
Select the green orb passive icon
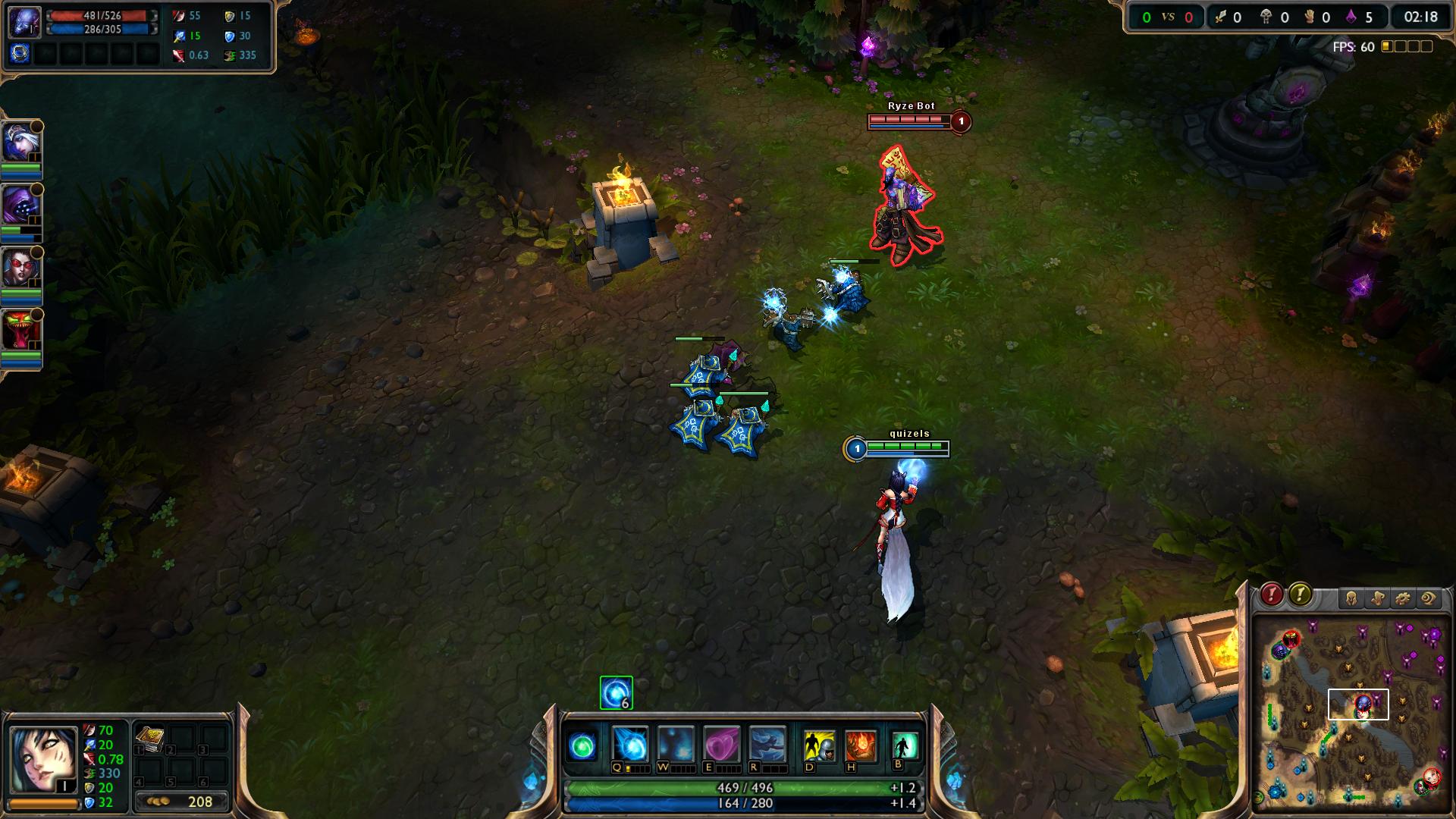(584, 747)
